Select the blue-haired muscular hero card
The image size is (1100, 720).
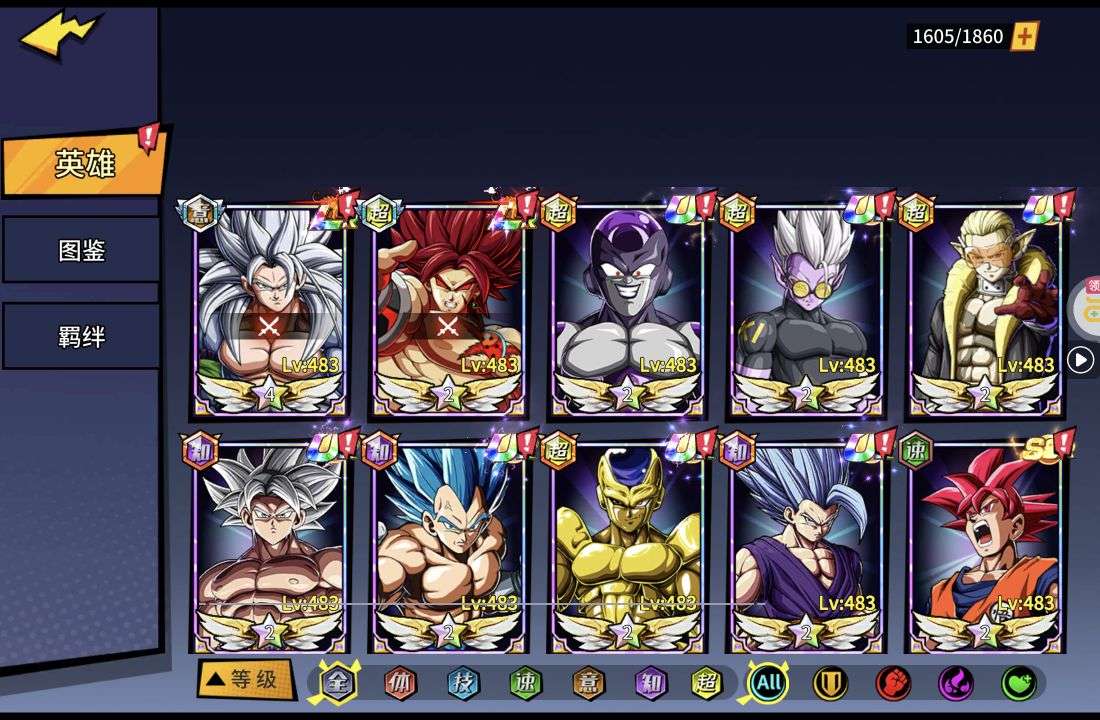(448, 545)
